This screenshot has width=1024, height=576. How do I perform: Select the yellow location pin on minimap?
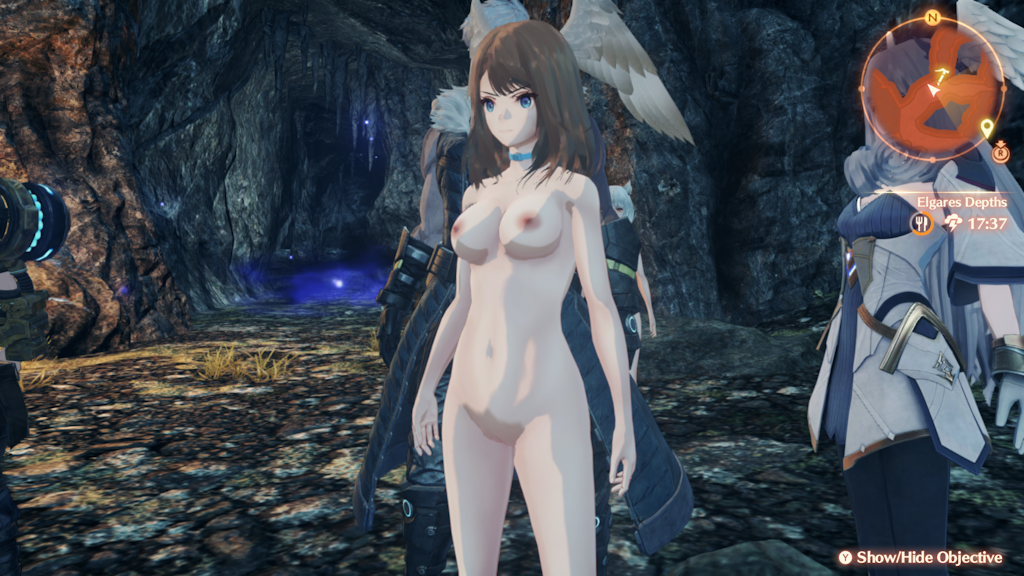tap(988, 128)
